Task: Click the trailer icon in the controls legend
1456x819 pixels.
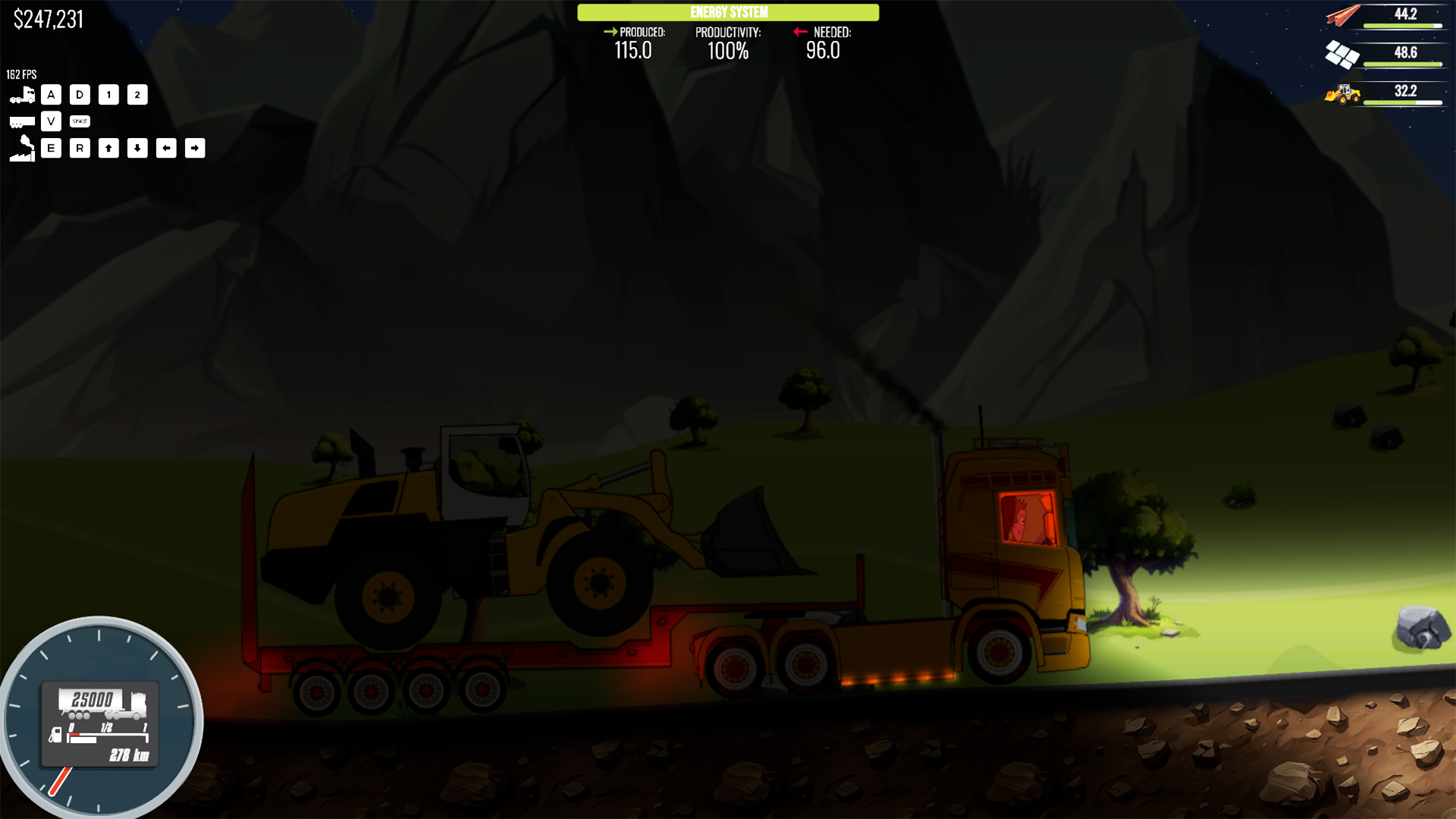Action: [x=22, y=121]
